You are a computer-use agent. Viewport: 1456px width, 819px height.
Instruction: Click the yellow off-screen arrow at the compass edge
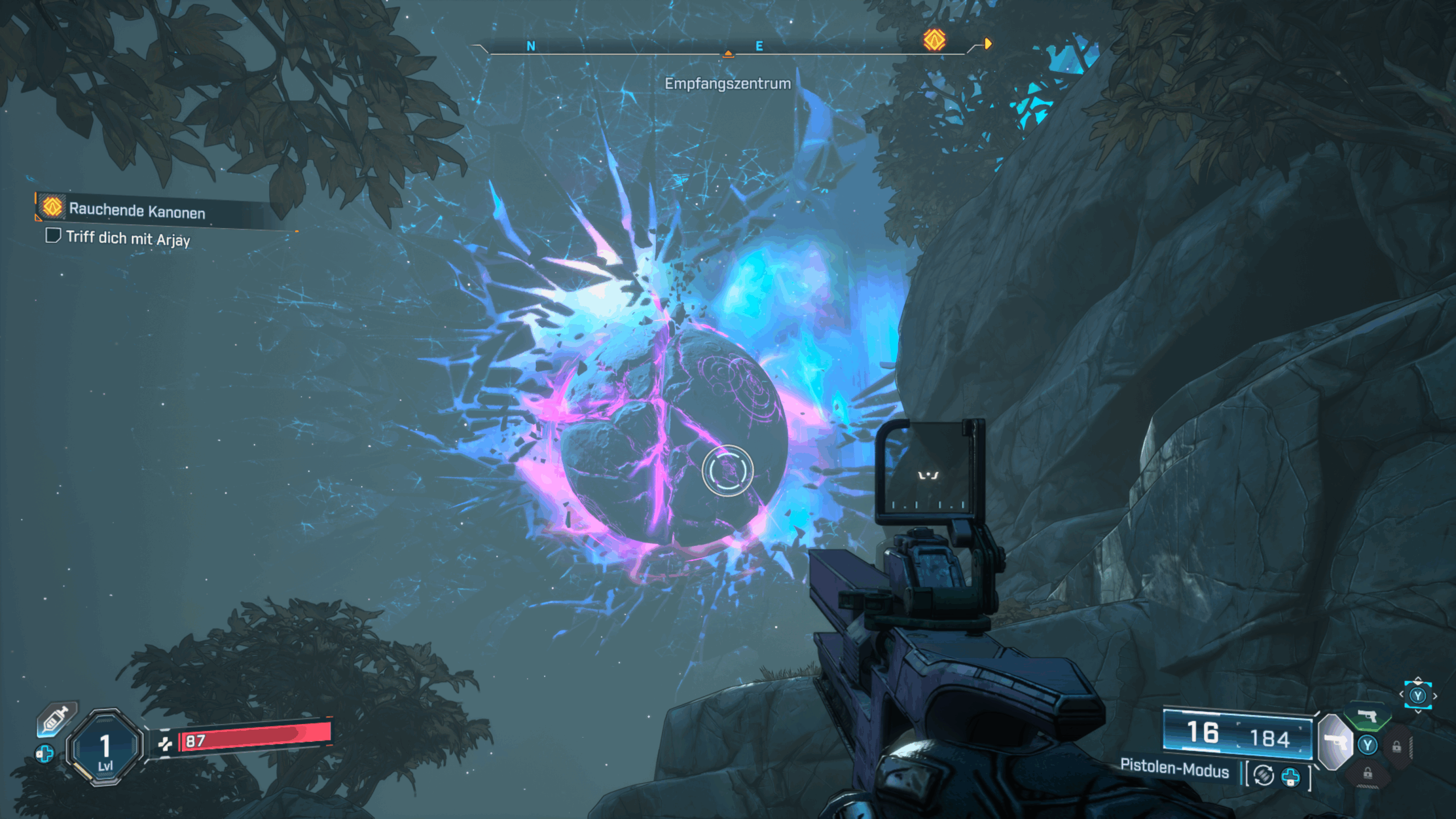(x=988, y=44)
